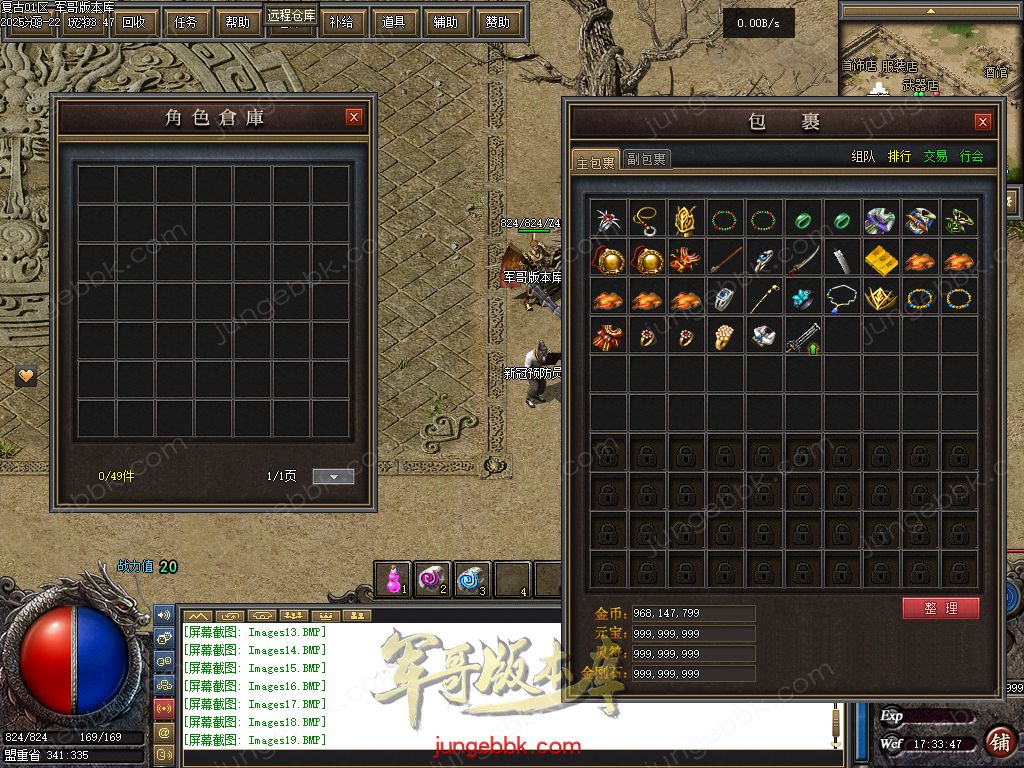Viewport: 1024px width, 768px height.
Task: Switch to the 副包裹 tab
Action: point(647,159)
